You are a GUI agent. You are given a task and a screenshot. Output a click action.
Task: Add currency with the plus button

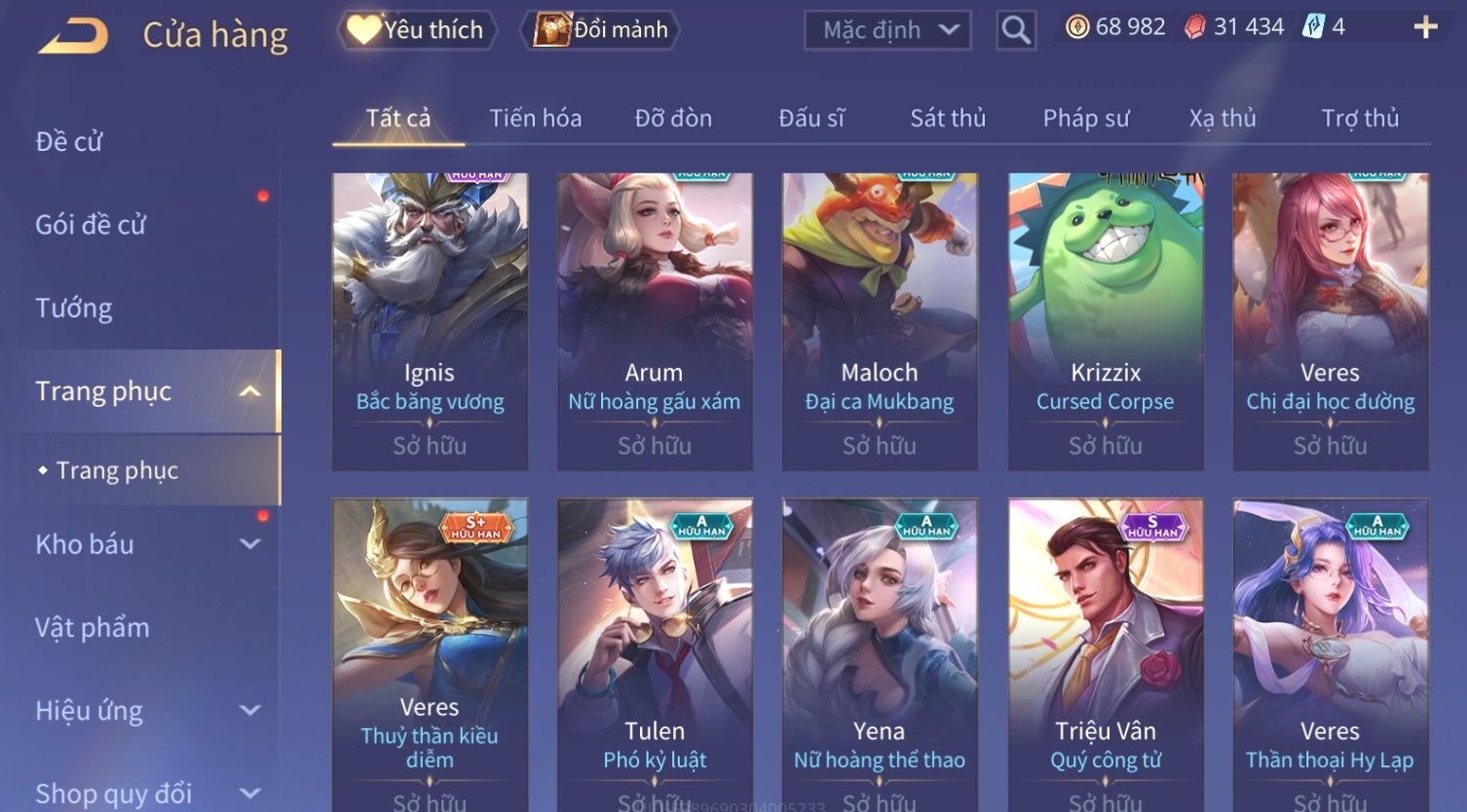pos(1425,27)
